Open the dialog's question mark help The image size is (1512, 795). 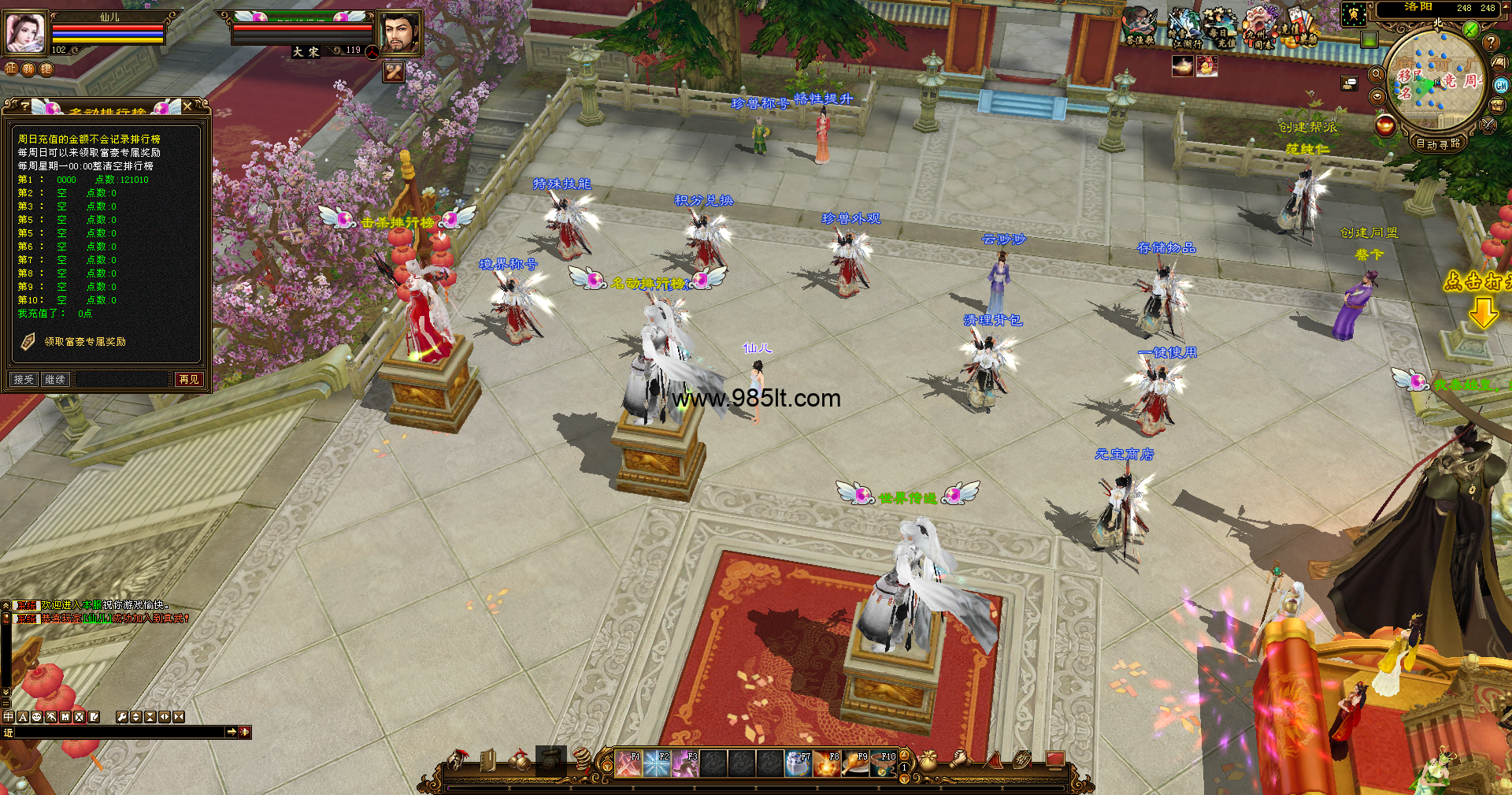click(x=25, y=106)
